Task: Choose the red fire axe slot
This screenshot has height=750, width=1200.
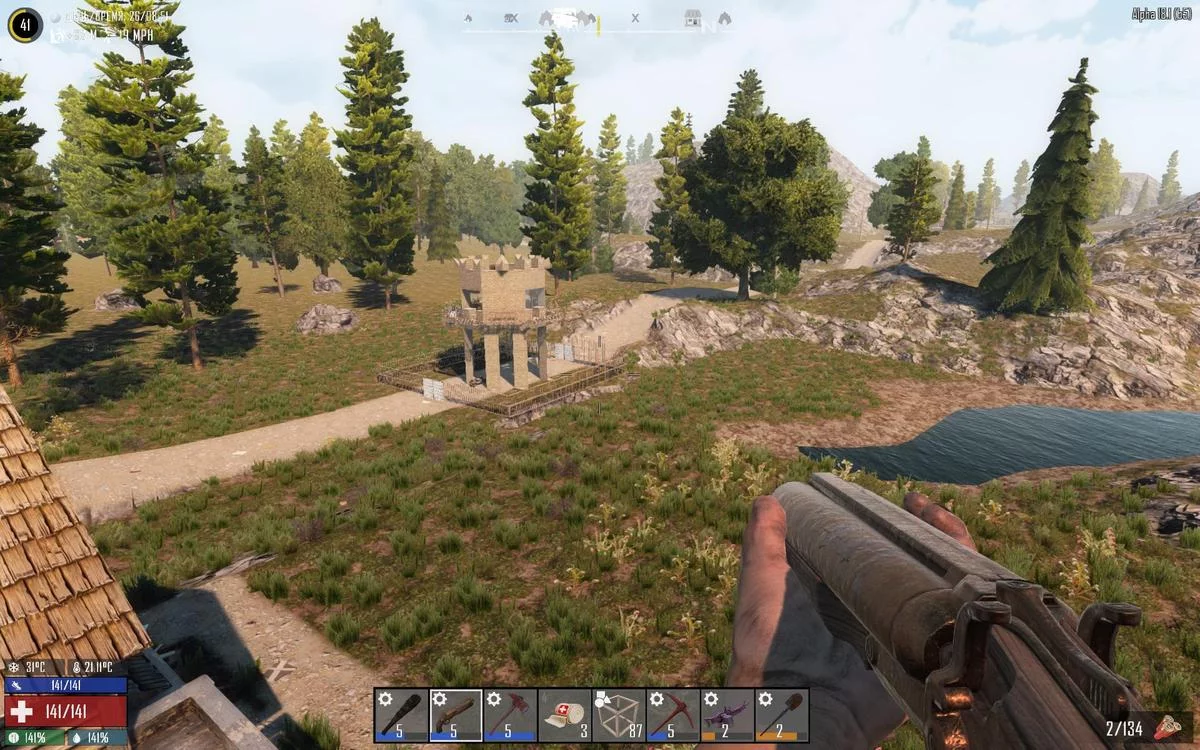Action: tap(510, 715)
